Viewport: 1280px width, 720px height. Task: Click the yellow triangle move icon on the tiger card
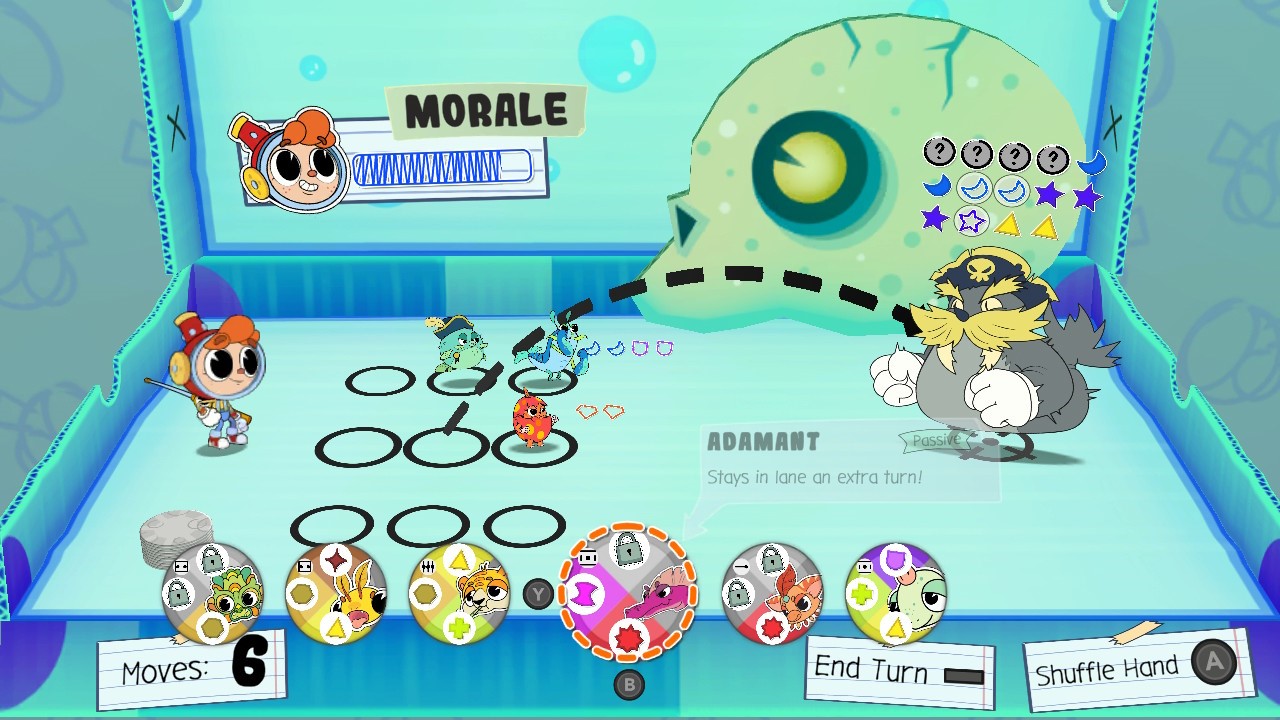(460, 558)
